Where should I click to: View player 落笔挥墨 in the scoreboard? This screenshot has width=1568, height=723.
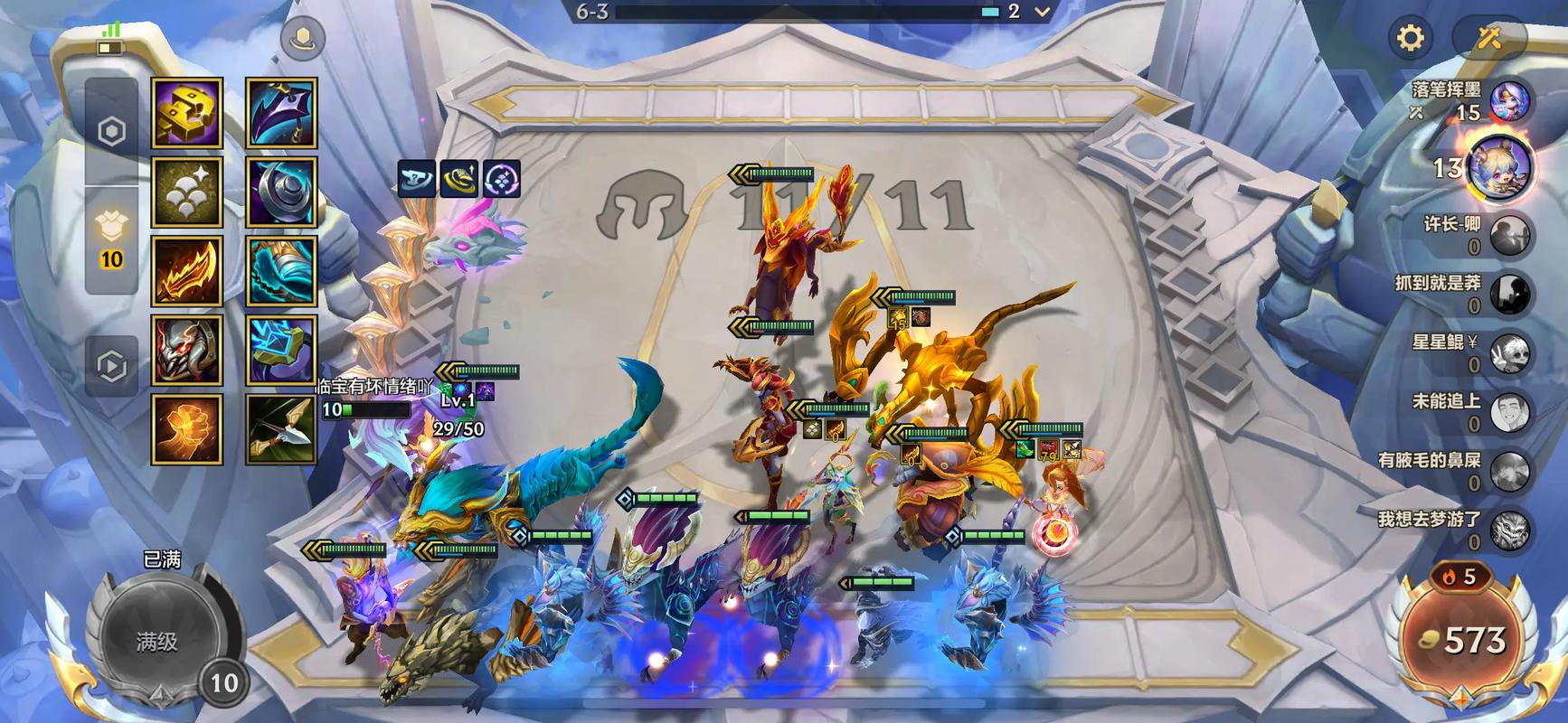coord(1508,101)
